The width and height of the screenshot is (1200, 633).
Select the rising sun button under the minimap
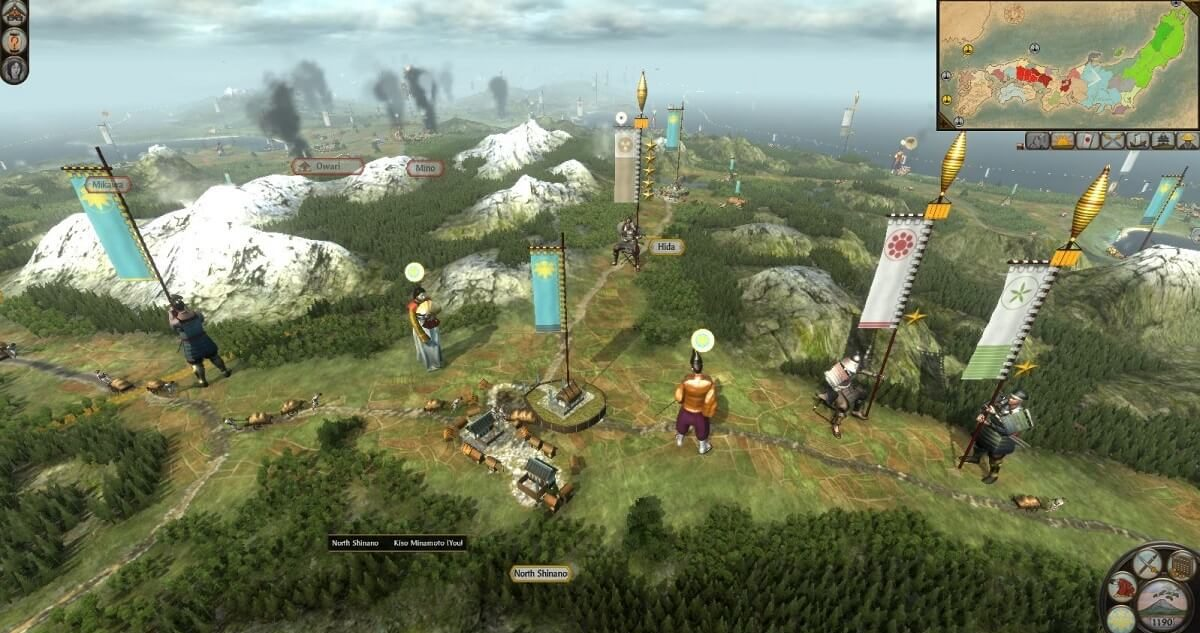[x=1063, y=141]
